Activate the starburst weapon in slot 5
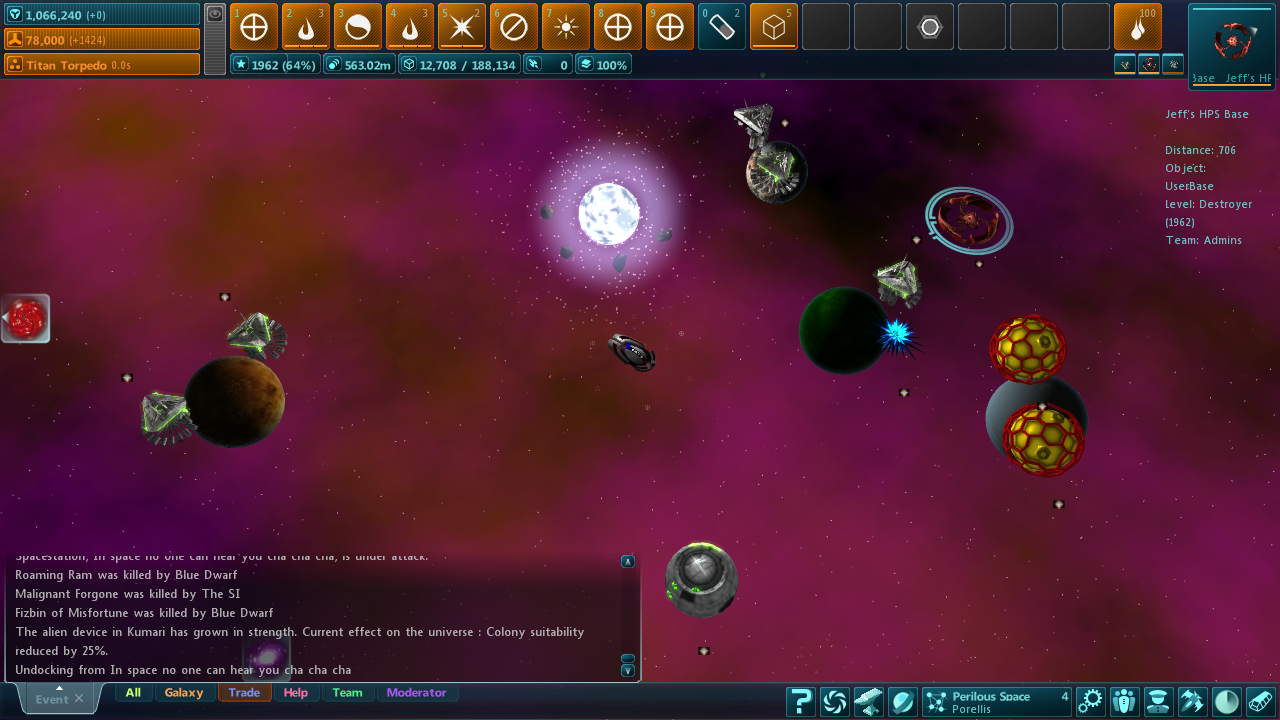Viewport: 1280px width, 720px height. click(x=462, y=27)
